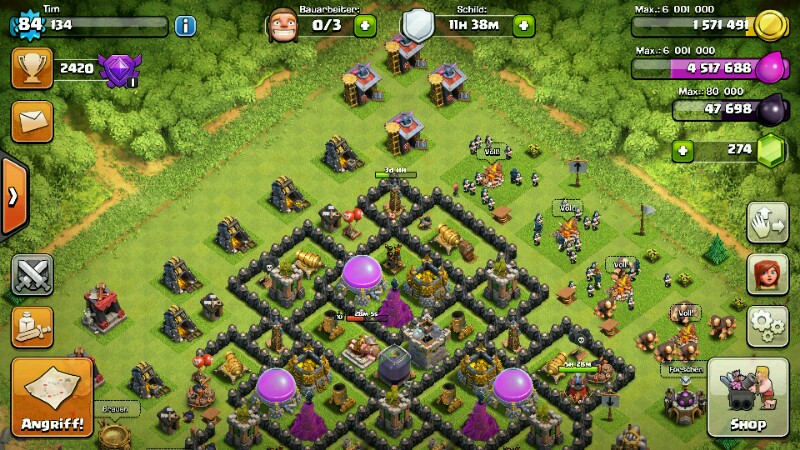Open the potion and sword army overview
This screenshot has height=450, width=800.
pyautogui.click(x=32, y=327)
